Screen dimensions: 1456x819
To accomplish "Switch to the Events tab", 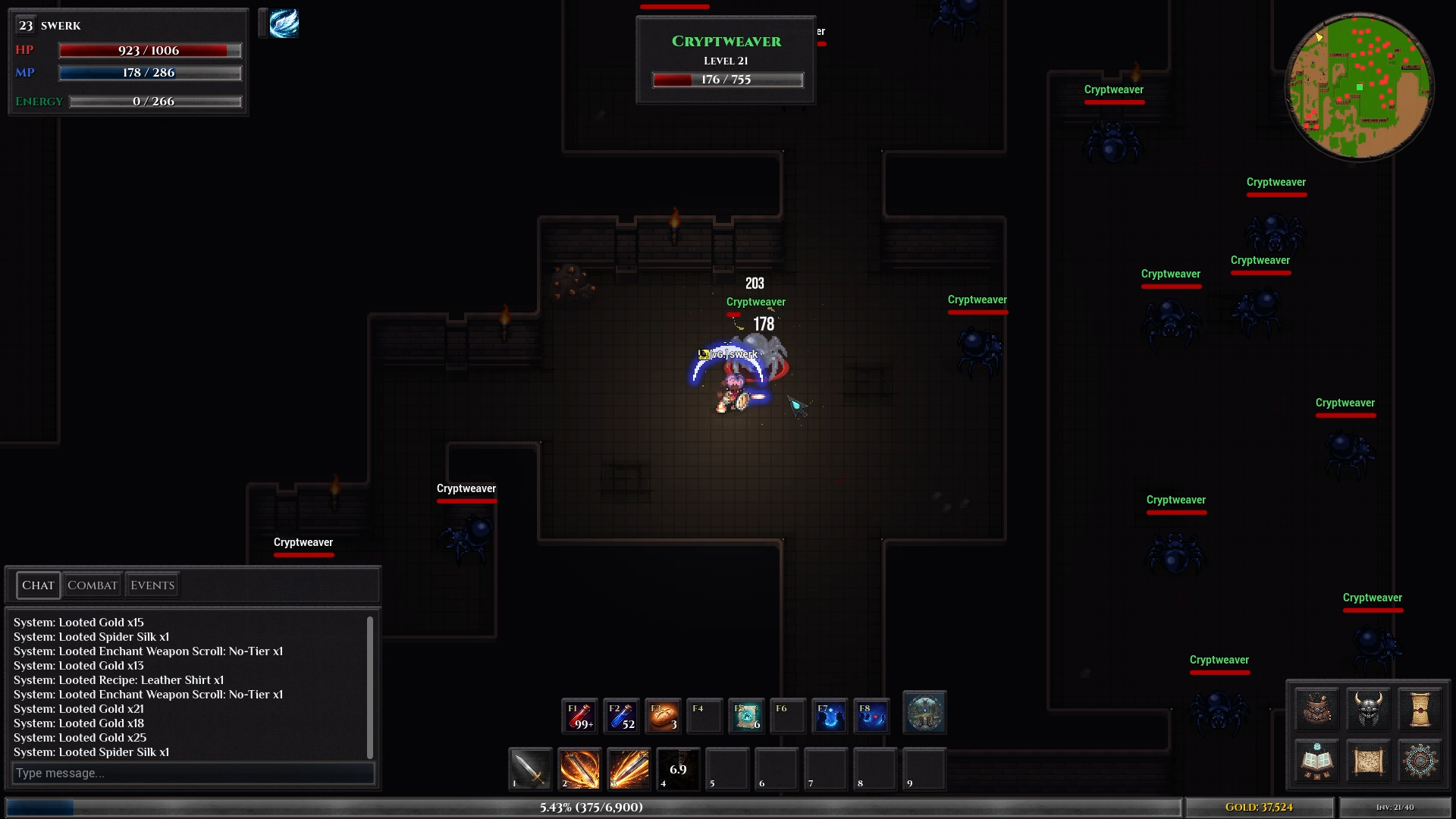I will pos(151,585).
